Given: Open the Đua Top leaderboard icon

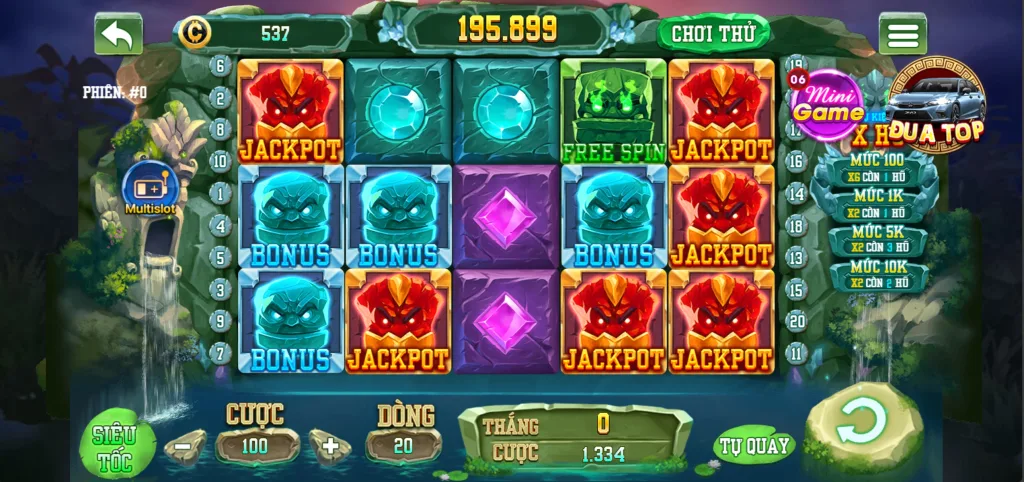Looking at the screenshot, I should [x=937, y=105].
